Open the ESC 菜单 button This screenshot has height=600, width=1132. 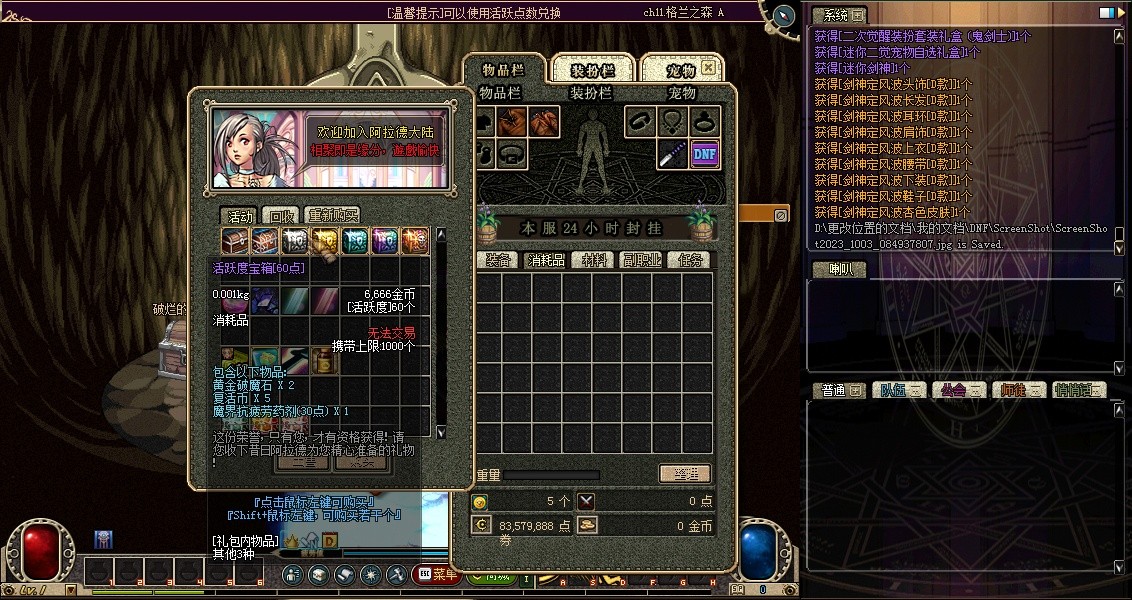point(438,574)
